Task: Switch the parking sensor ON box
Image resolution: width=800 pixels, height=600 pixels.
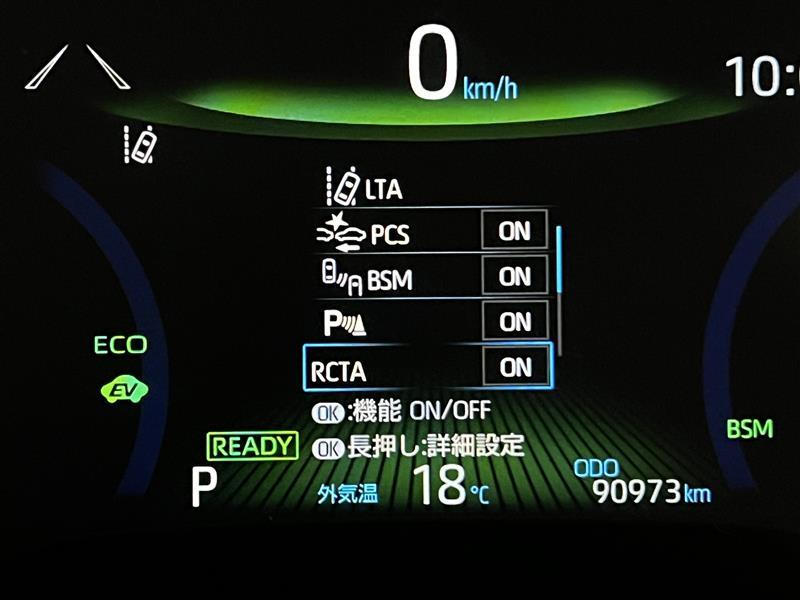Action: pos(515,321)
